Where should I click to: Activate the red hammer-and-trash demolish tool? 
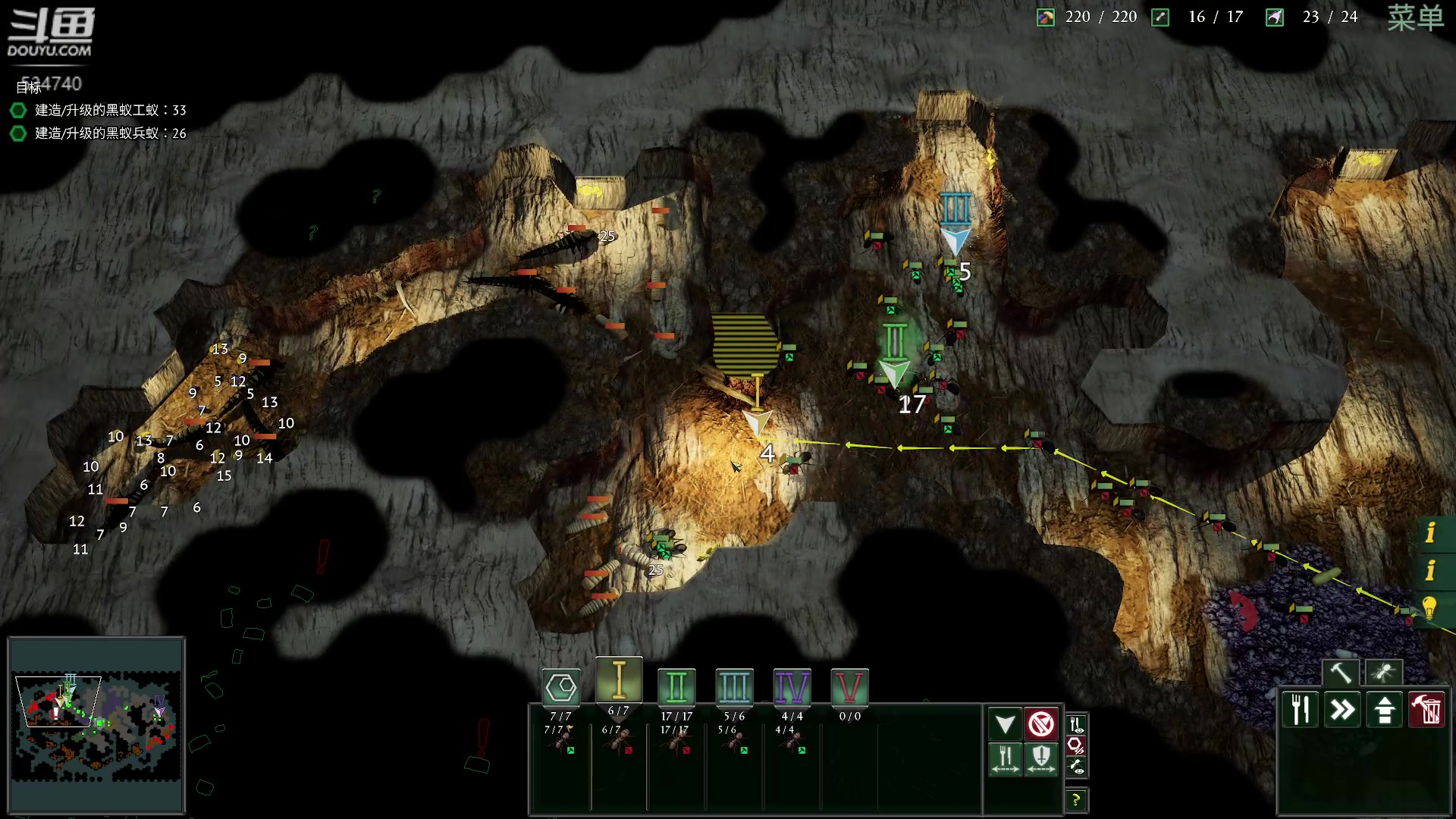tap(1427, 710)
